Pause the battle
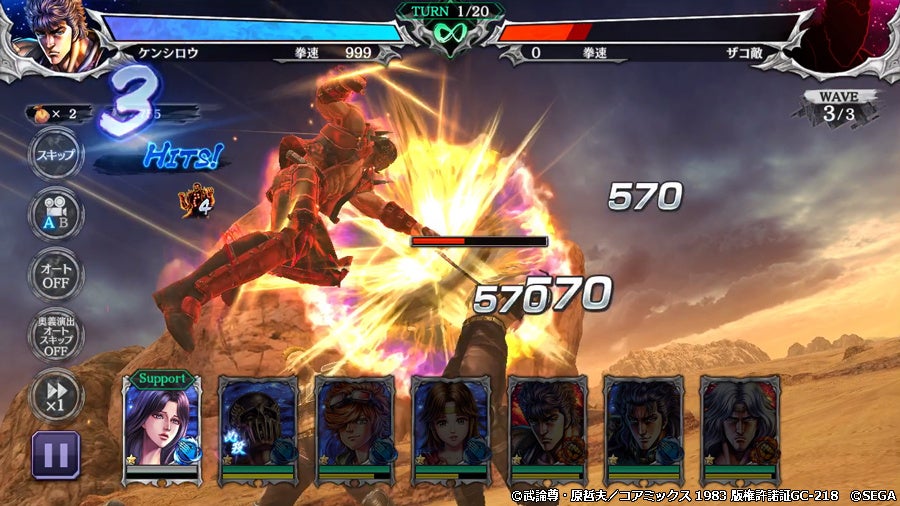The image size is (900, 506). click(x=56, y=454)
